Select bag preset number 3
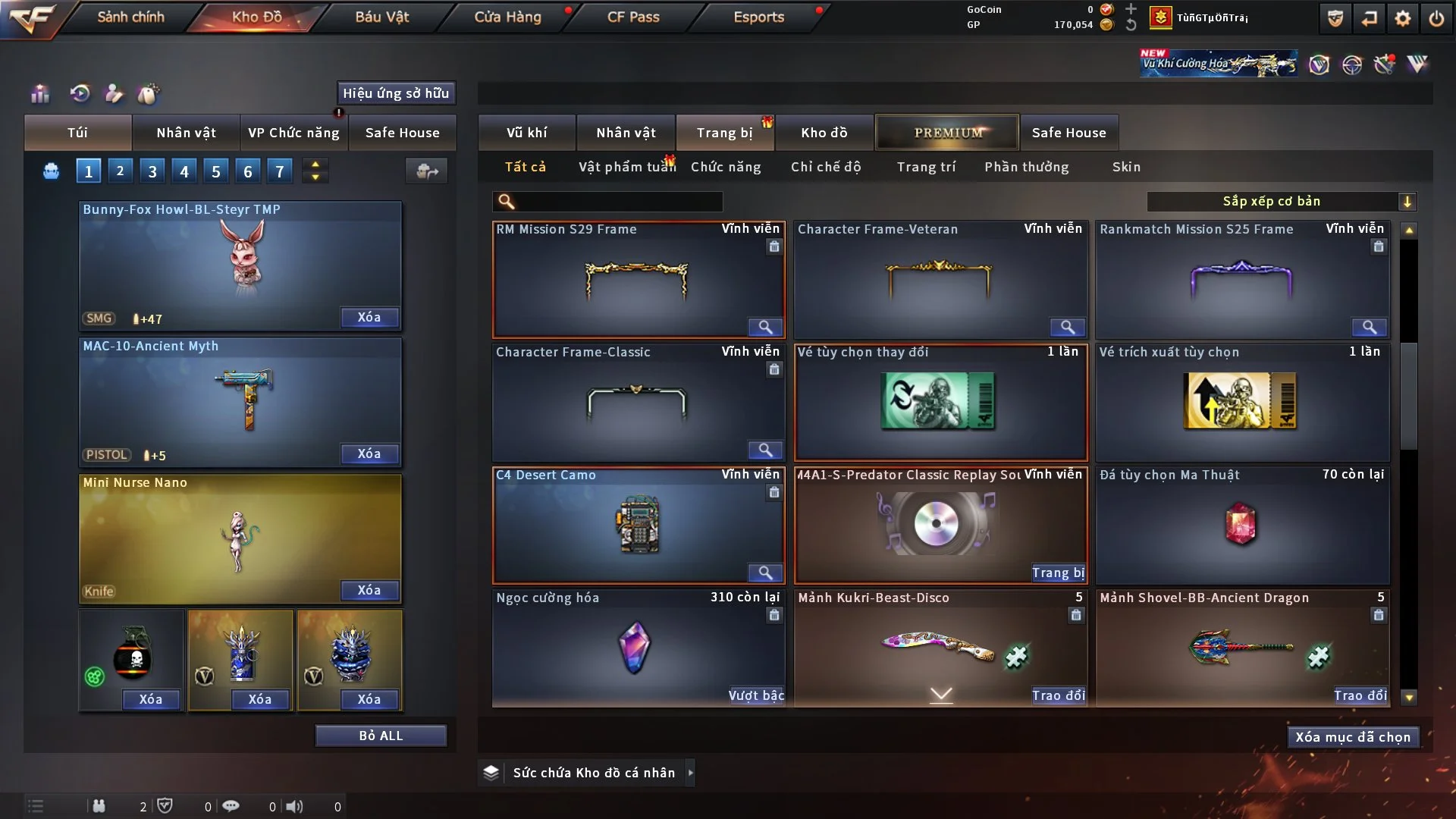This screenshot has width=1456, height=819. (152, 171)
